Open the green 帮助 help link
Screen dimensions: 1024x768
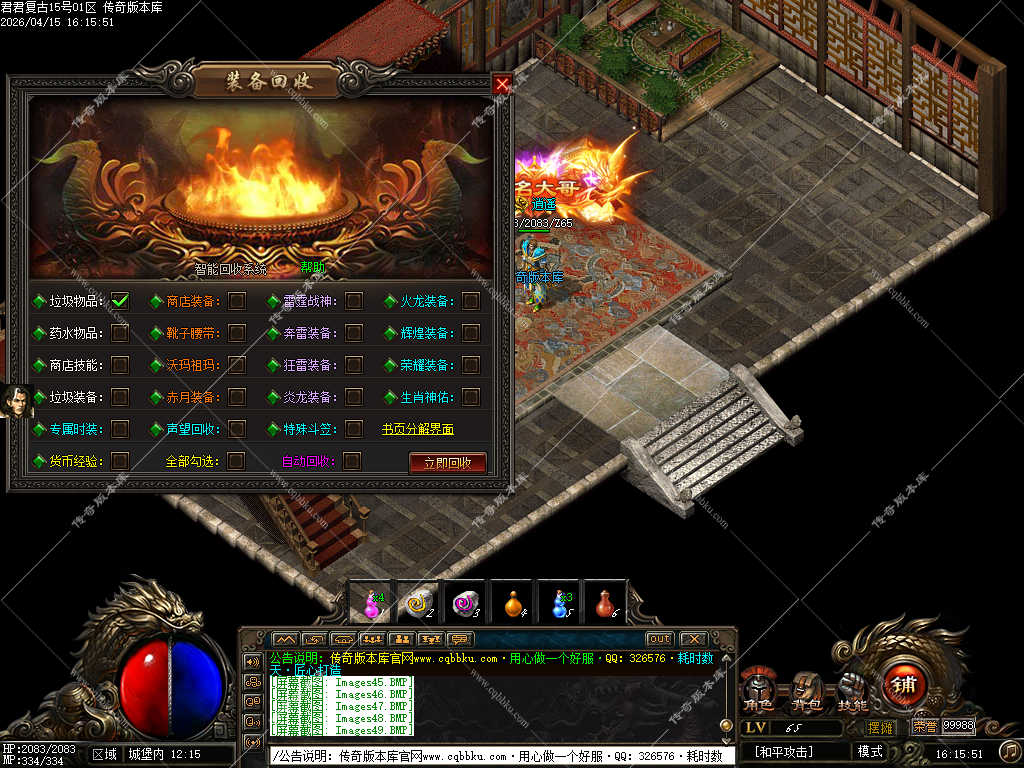click(313, 268)
